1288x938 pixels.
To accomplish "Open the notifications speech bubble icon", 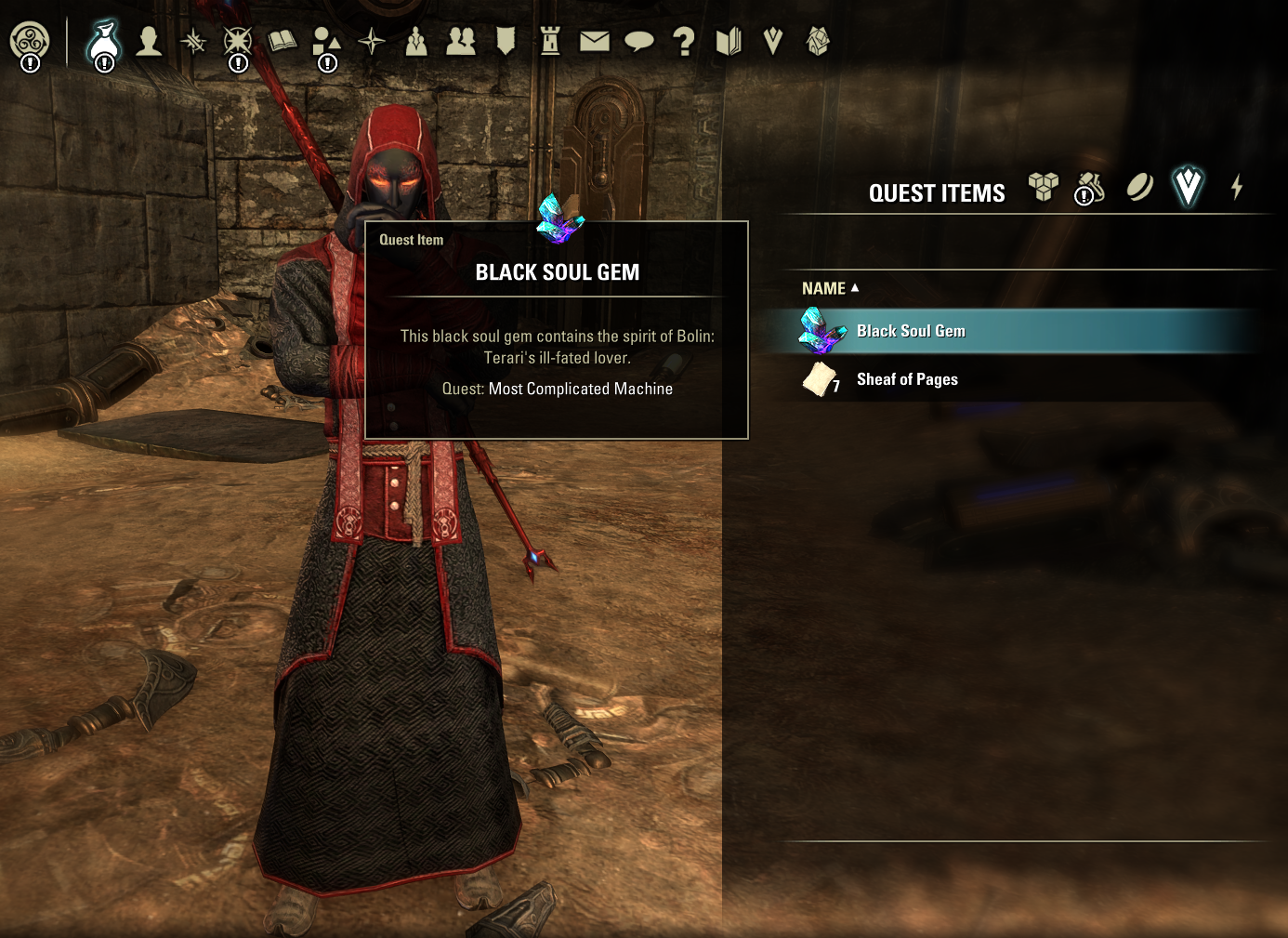I will pyautogui.click(x=639, y=41).
